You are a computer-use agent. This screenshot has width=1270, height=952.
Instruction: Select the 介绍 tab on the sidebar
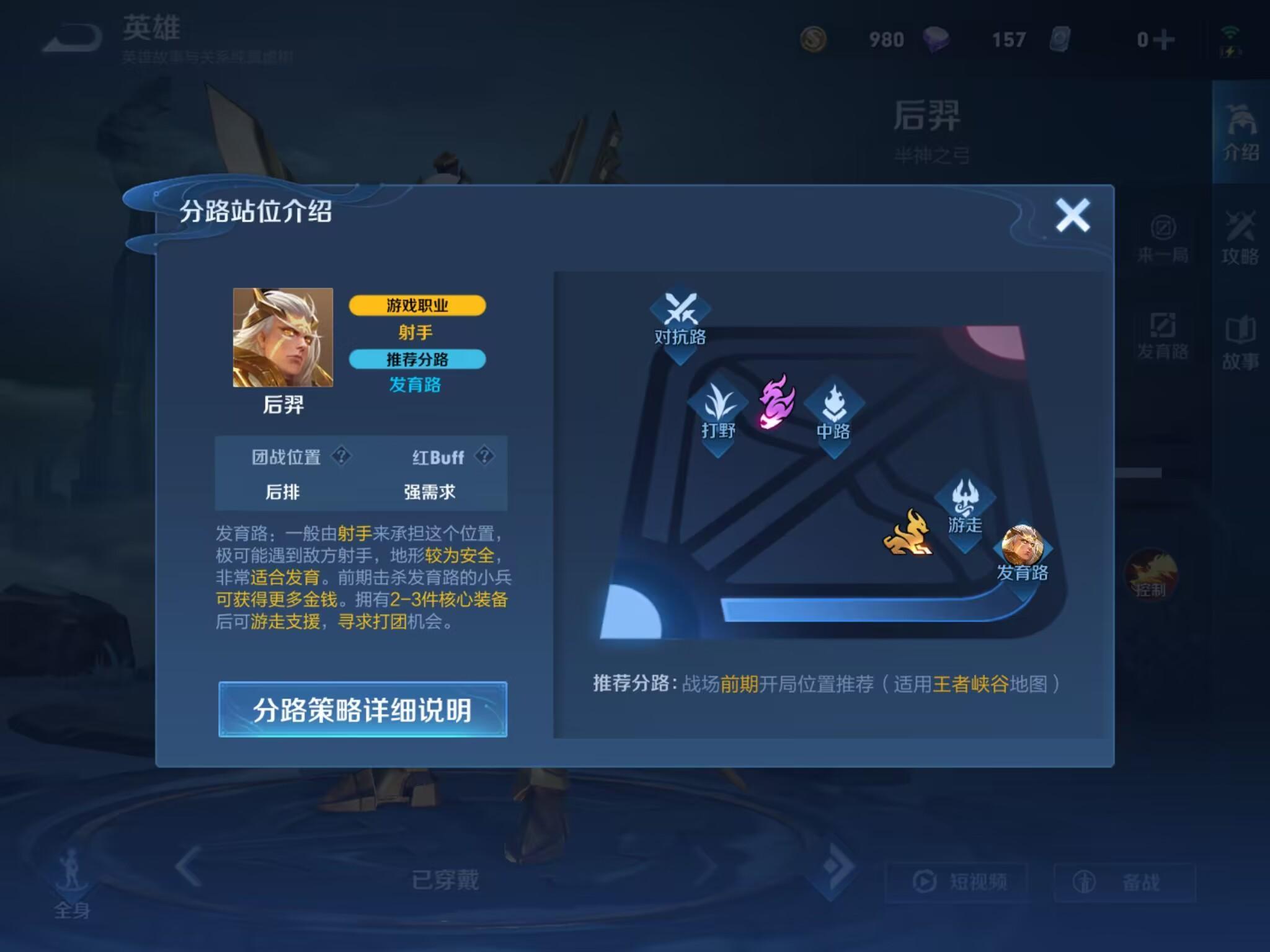[x=1240, y=133]
